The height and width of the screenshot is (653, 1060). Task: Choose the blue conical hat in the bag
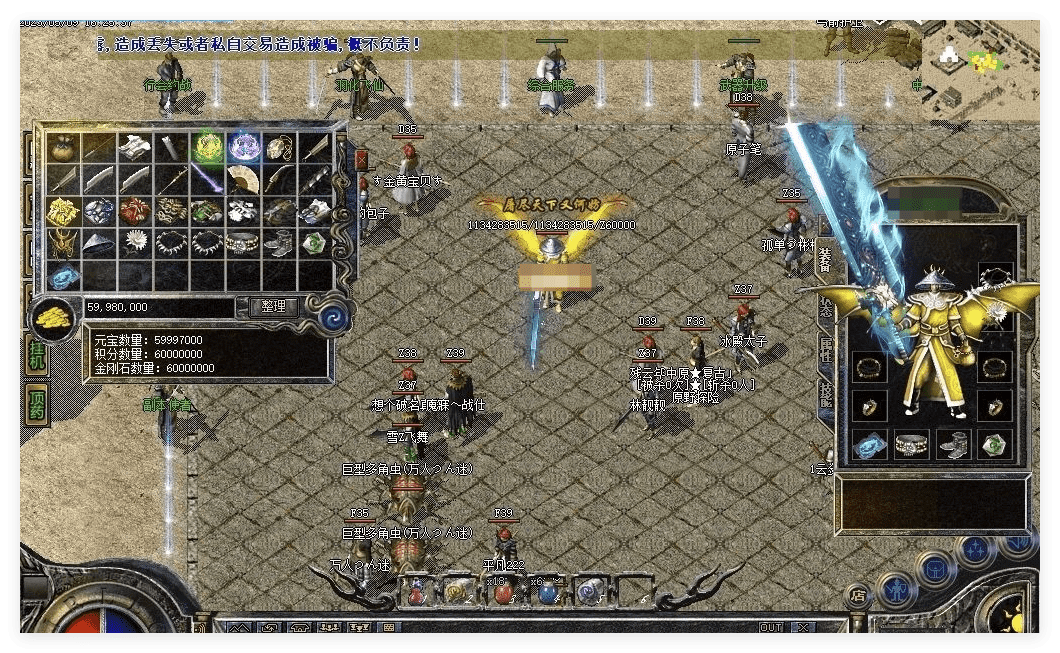coord(98,243)
